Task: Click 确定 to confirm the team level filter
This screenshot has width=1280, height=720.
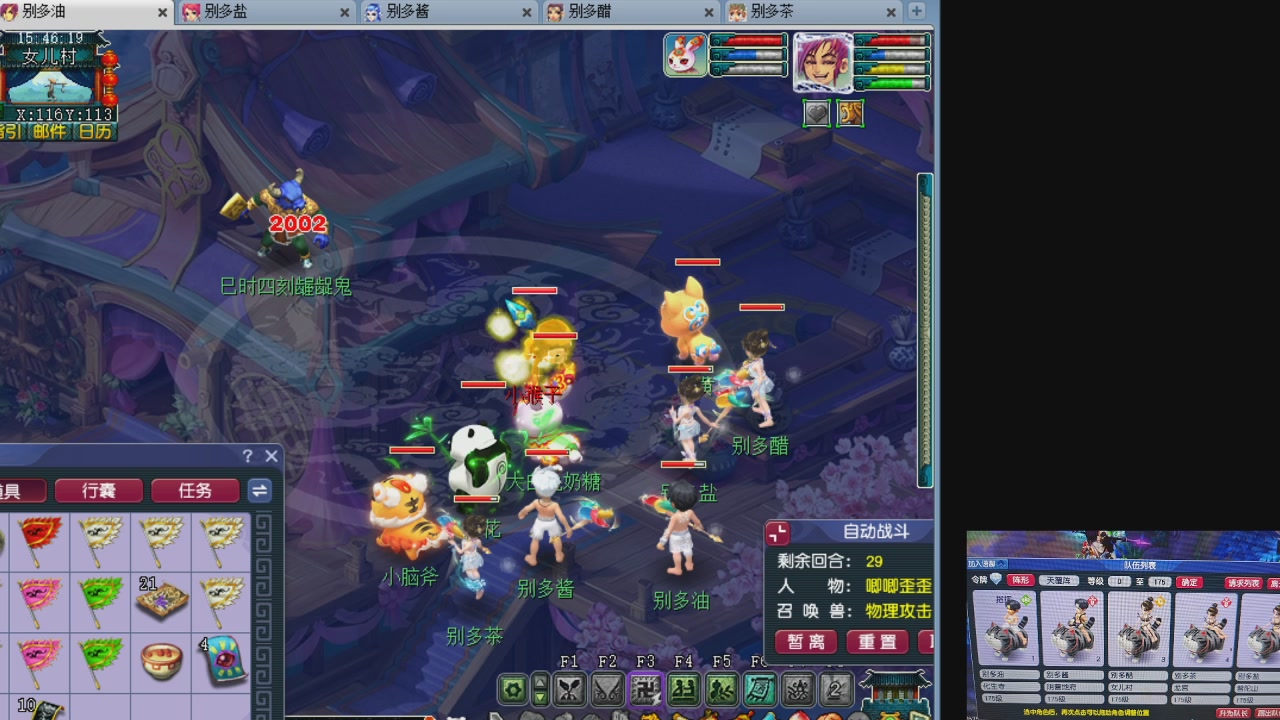Action: (x=1189, y=581)
